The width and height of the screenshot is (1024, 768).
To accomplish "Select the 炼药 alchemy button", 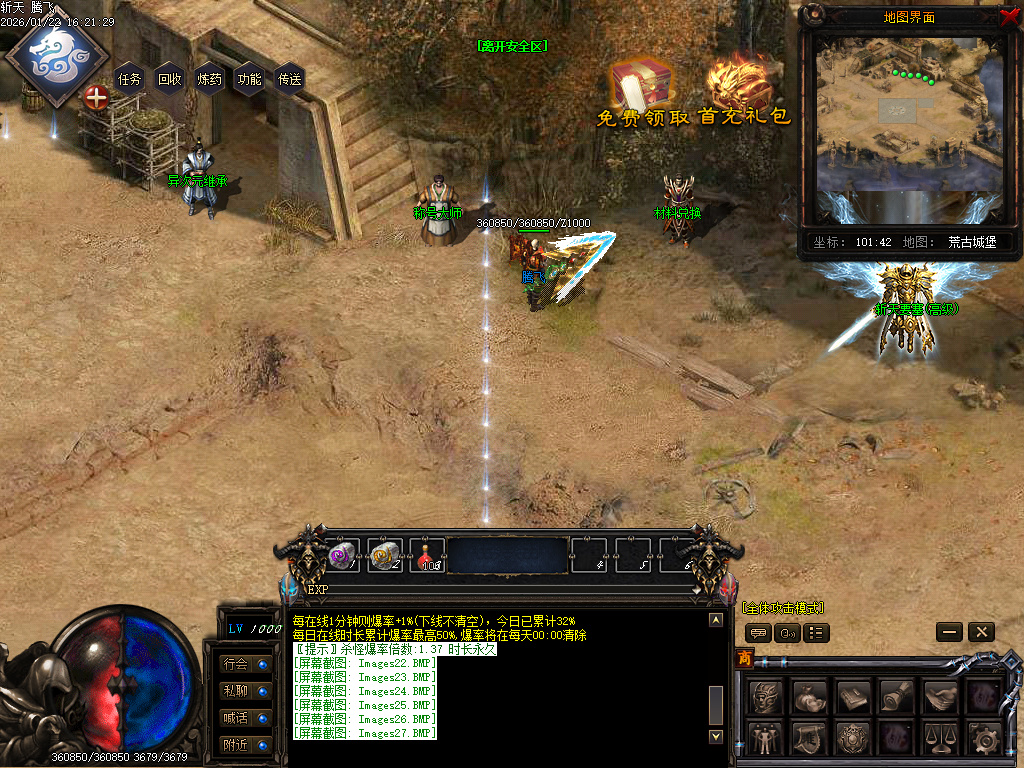I will pos(210,79).
